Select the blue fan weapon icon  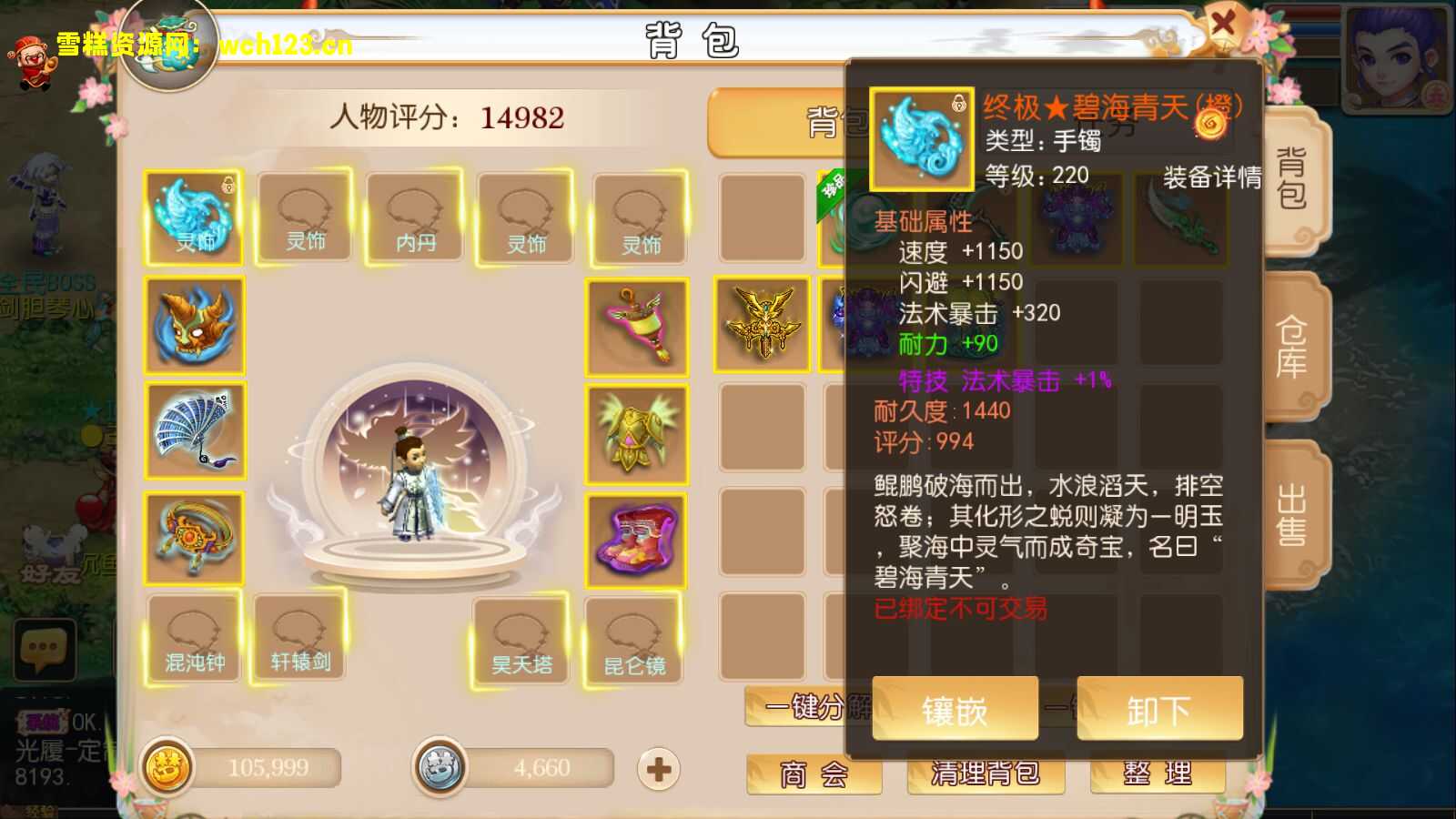[193, 432]
